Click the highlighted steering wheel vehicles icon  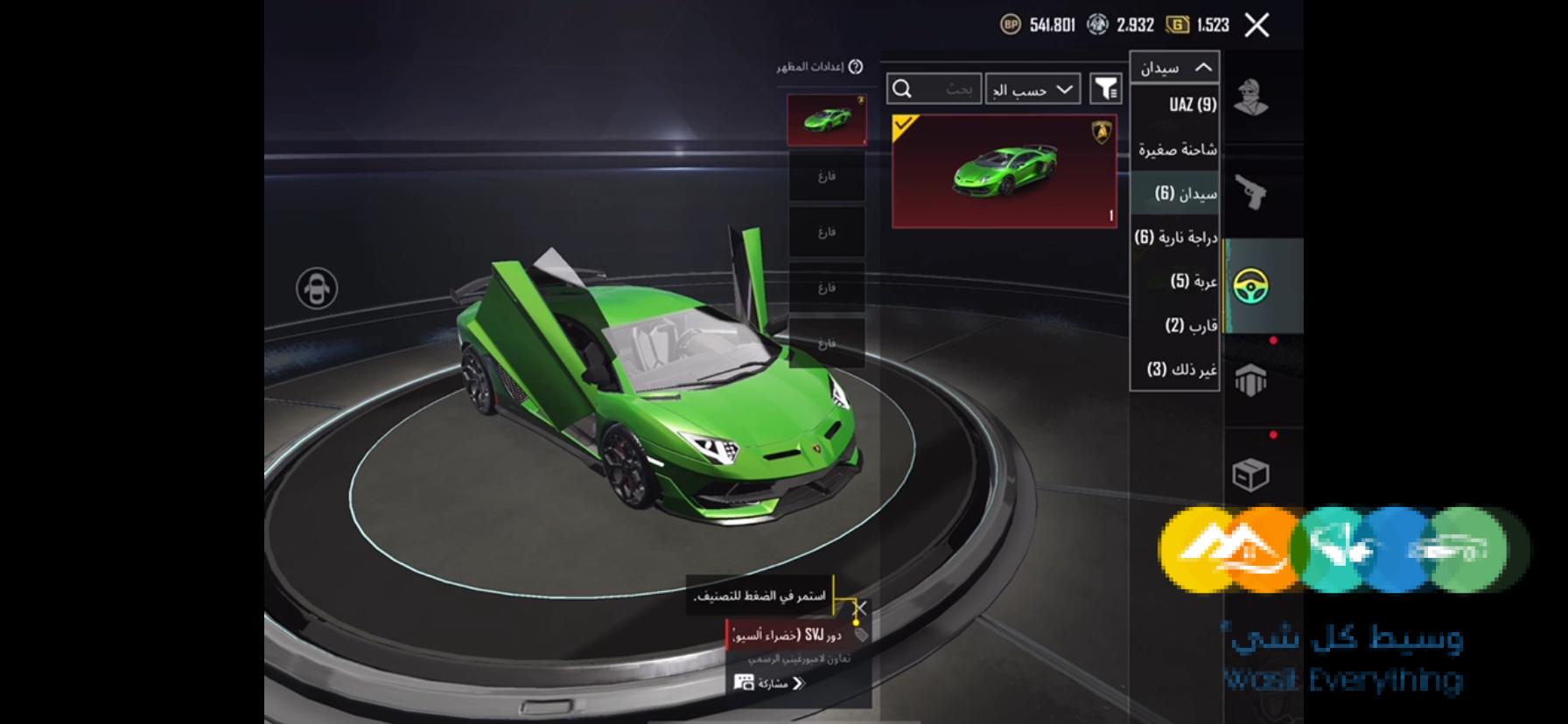point(1253,286)
